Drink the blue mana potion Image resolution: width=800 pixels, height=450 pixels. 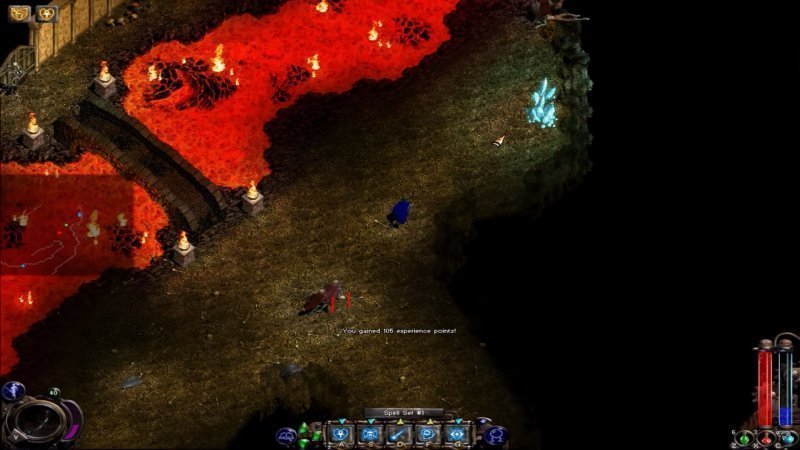pyautogui.click(x=788, y=438)
